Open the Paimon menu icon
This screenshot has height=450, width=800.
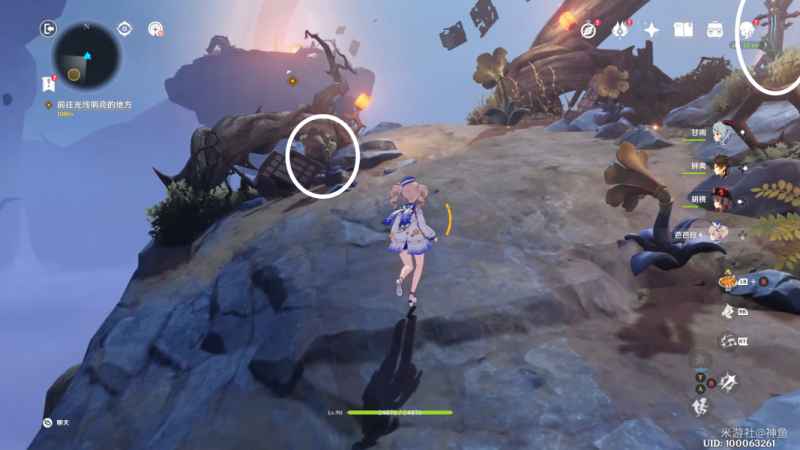click(748, 30)
